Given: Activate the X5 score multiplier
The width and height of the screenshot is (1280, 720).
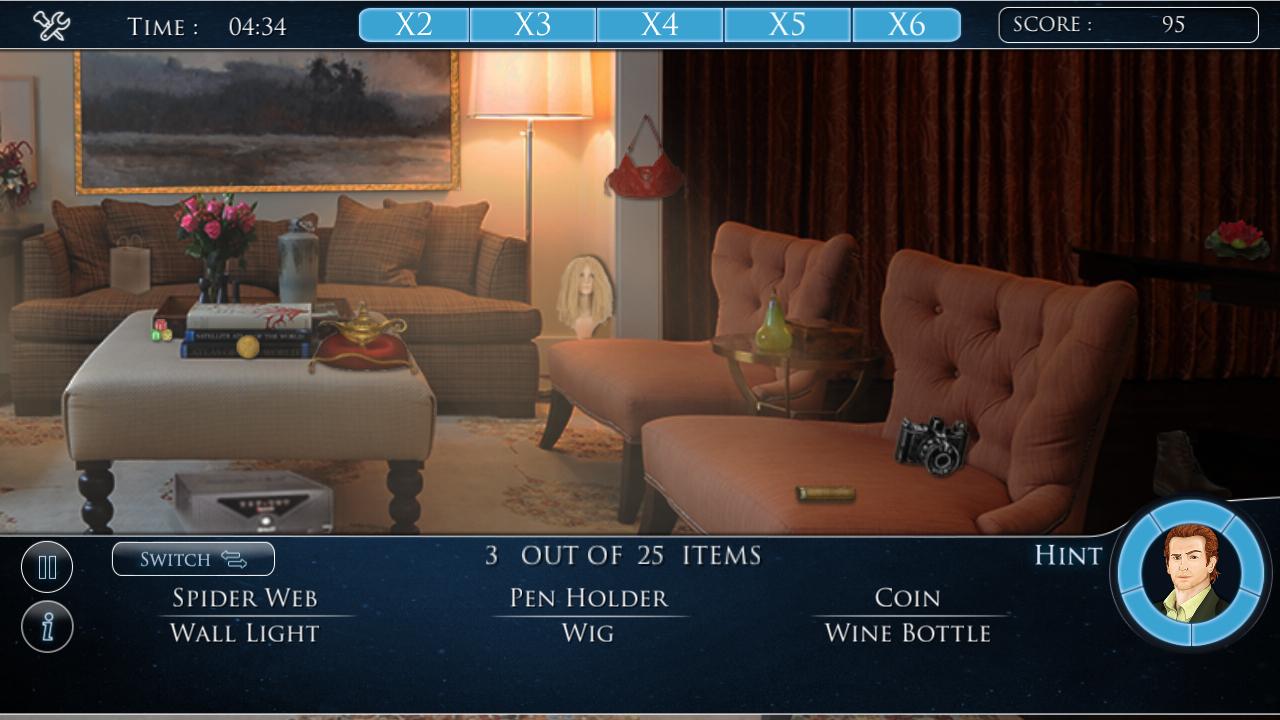Looking at the screenshot, I should 785,22.
